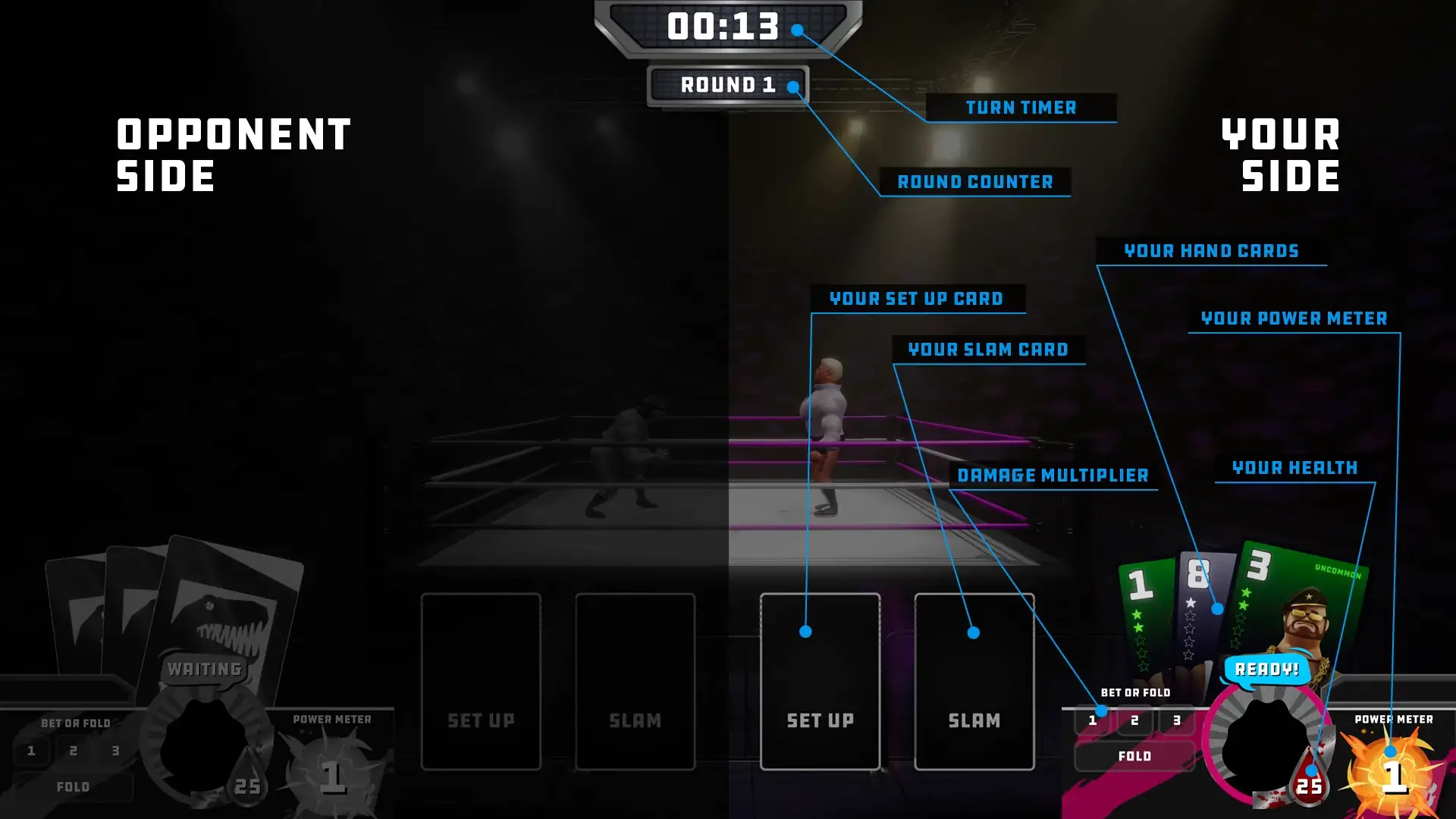Open your empty SET UP card slot
The height and width of the screenshot is (819, 1456).
(x=819, y=682)
